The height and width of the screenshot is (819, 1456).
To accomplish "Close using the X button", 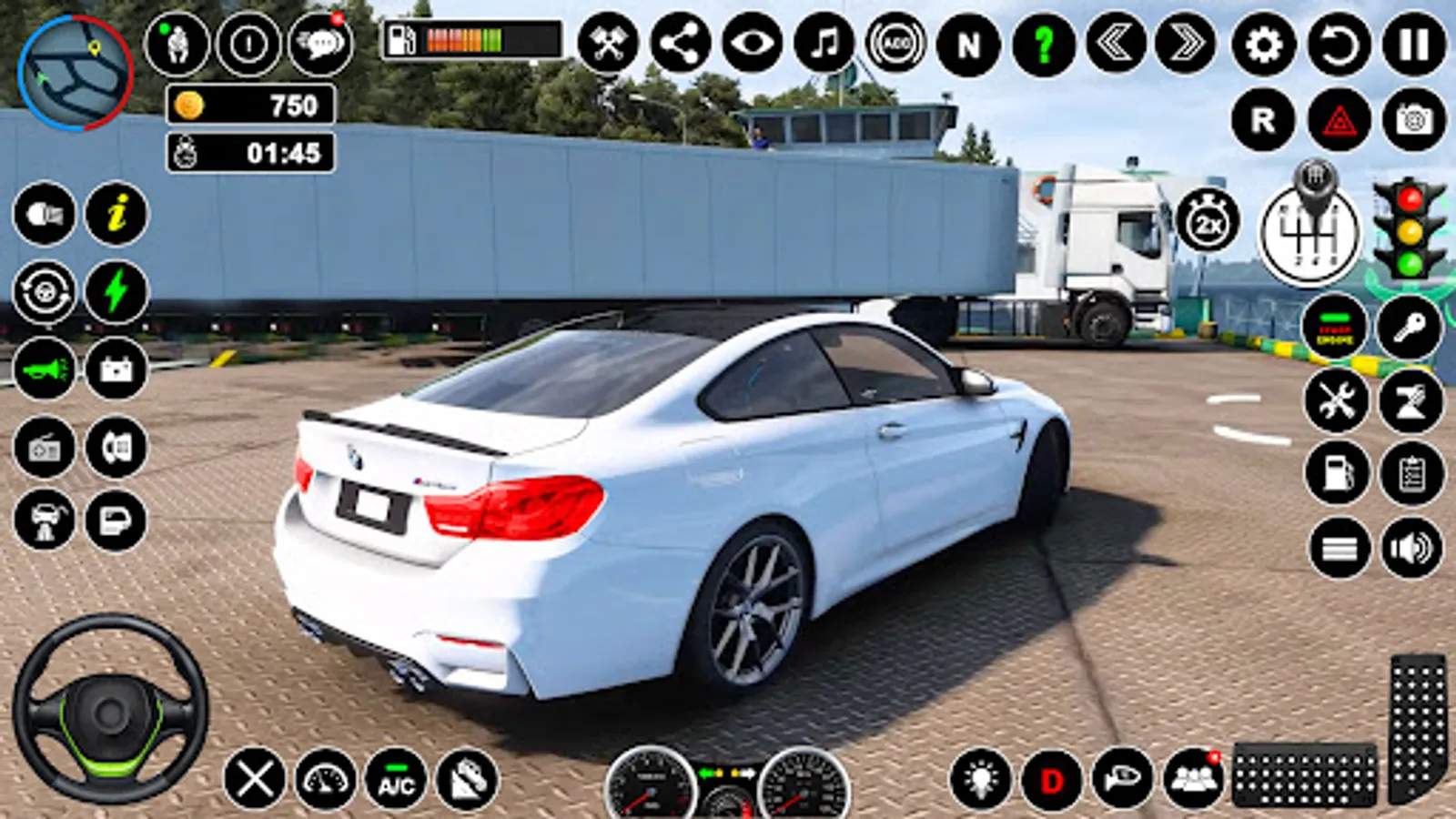I will point(255,779).
